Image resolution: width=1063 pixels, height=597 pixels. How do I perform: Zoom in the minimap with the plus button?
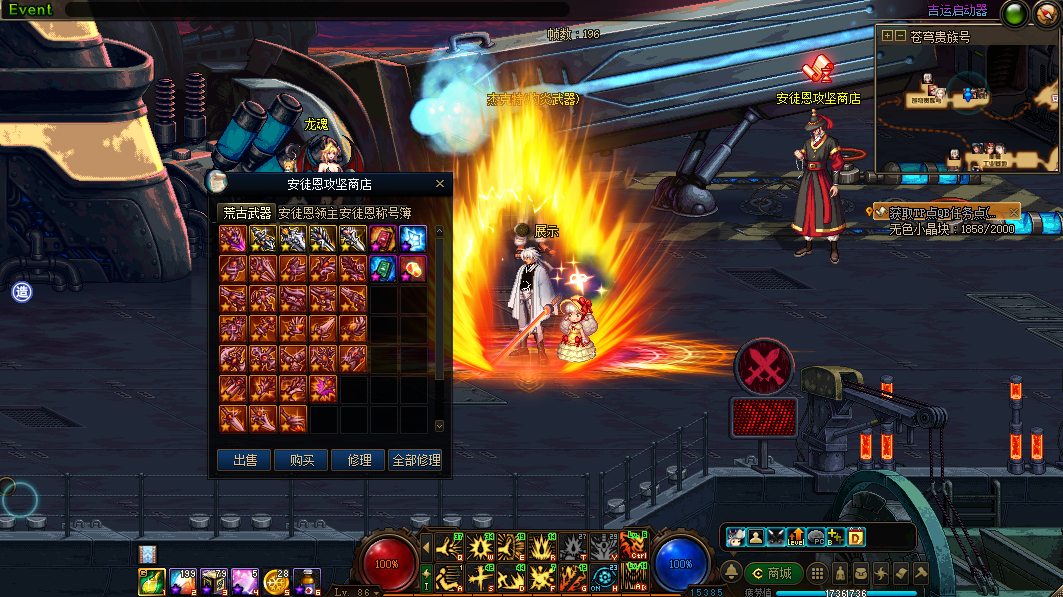(887, 35)
